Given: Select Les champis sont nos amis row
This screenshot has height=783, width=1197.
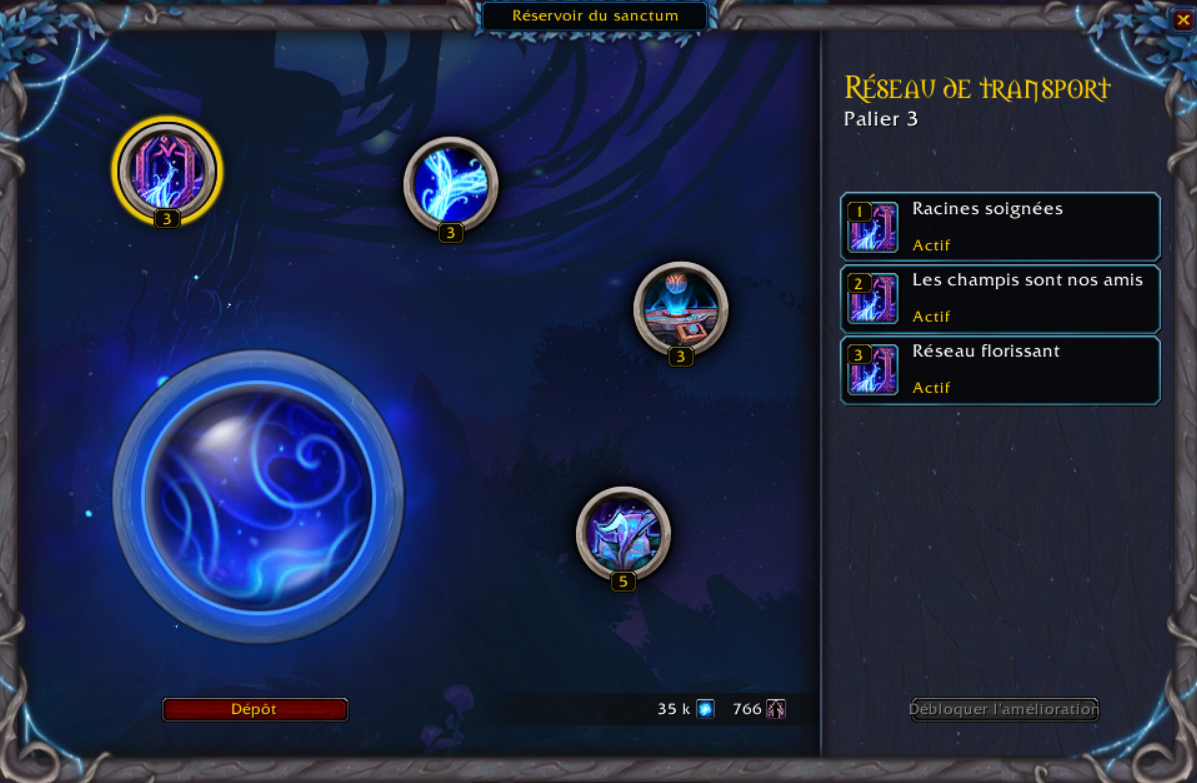Looking at the screenshot, I should click(1000, 298).
